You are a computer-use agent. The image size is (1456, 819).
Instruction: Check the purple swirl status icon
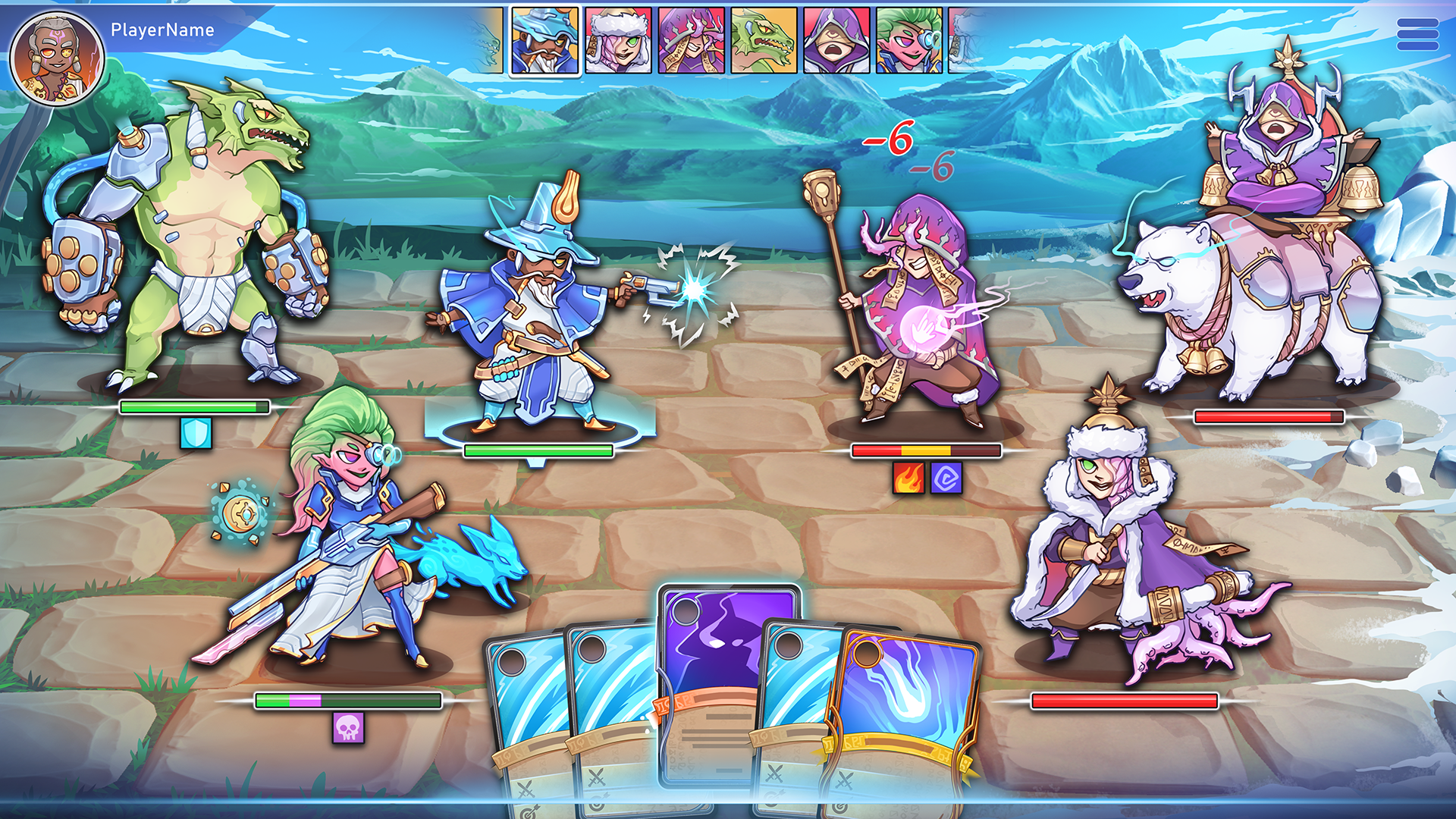(x=946, y=479)
